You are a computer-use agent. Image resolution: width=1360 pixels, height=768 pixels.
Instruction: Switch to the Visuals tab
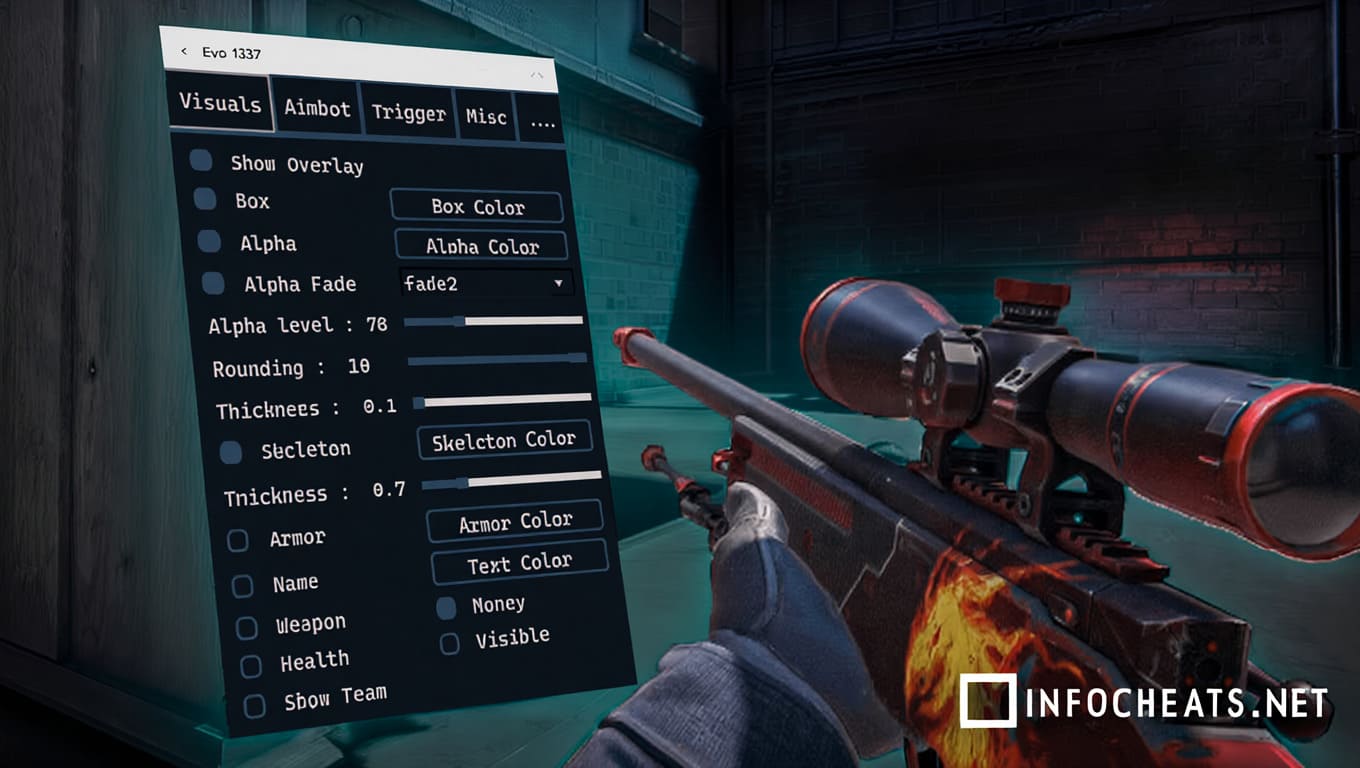pos(220,103)
